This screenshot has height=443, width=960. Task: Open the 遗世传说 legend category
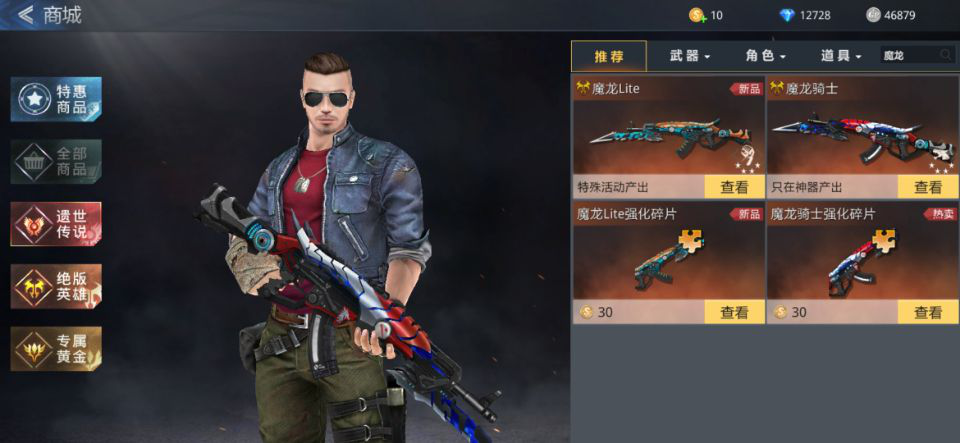(56, 223)
